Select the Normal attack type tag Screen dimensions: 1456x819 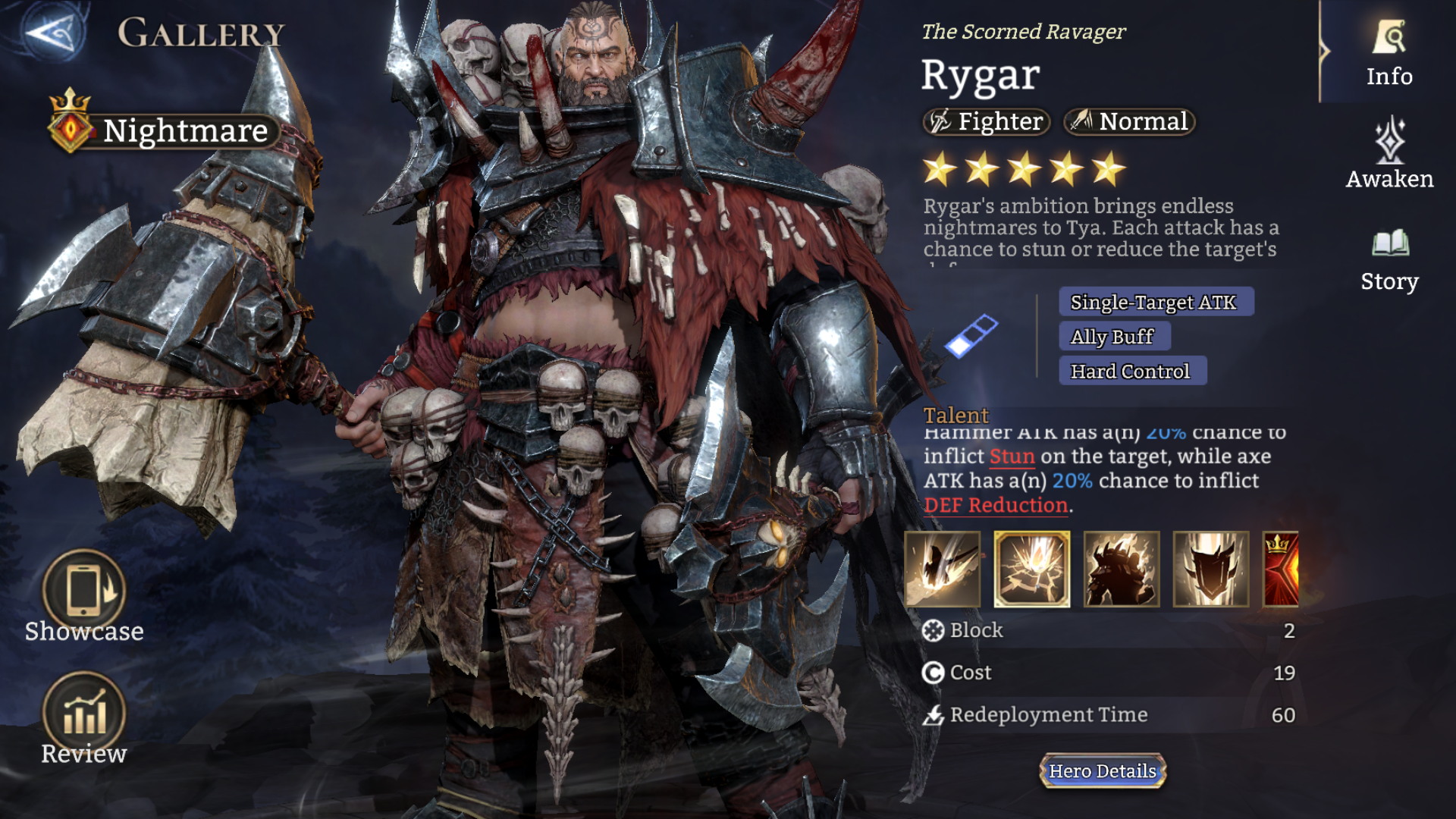point(1130,121)
